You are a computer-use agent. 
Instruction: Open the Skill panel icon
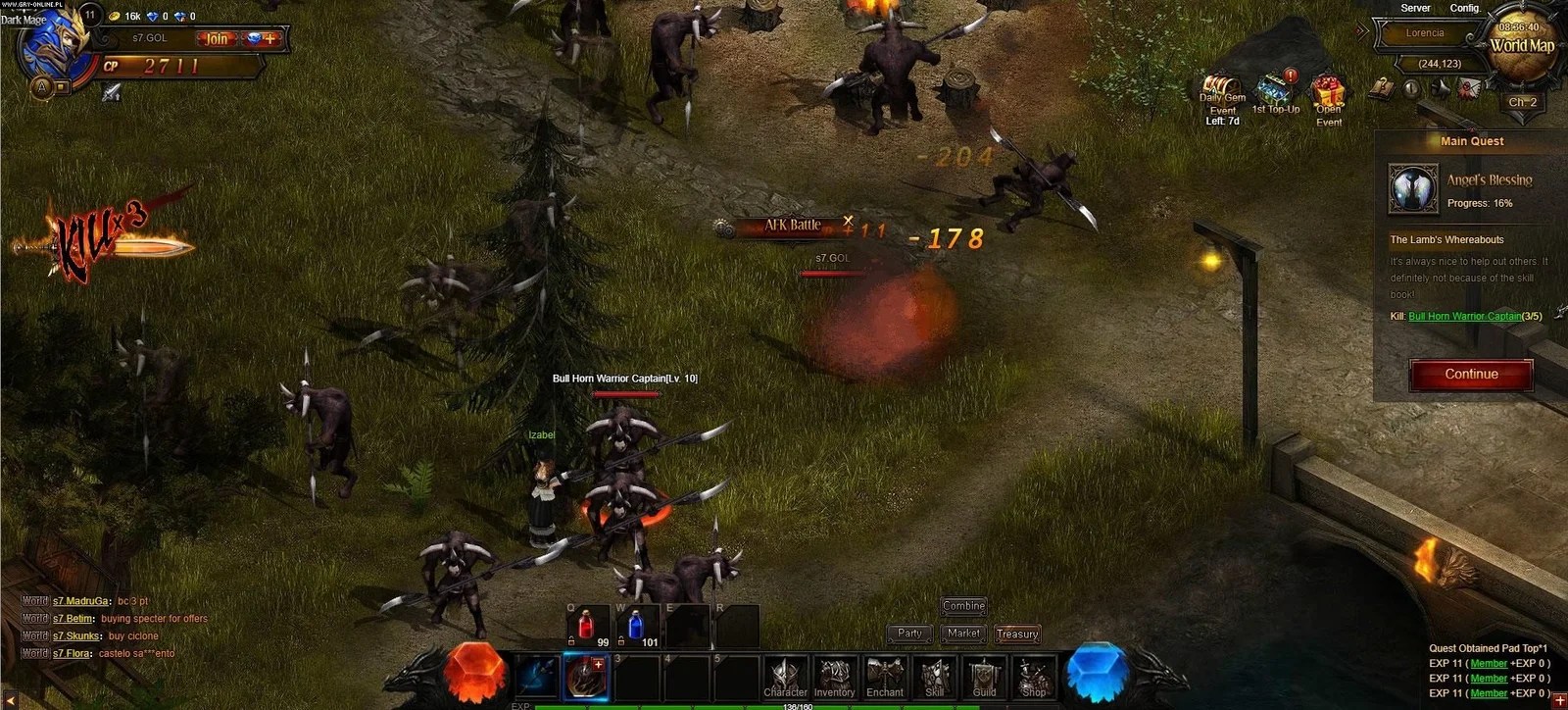[x=934, y=676]
